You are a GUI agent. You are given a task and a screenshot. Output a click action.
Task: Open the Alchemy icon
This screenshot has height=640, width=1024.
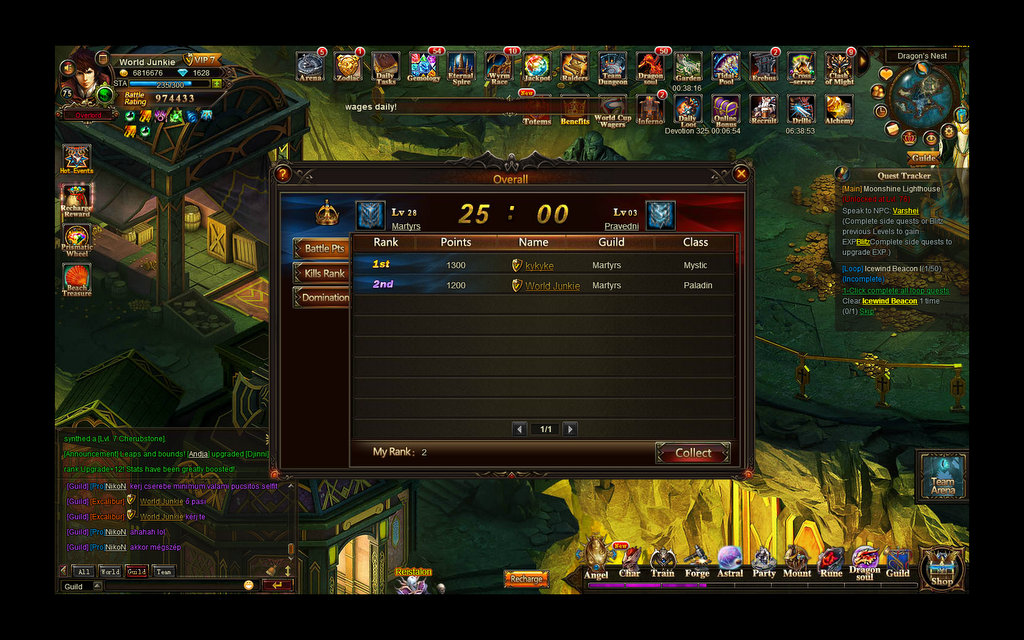[838, 109]
